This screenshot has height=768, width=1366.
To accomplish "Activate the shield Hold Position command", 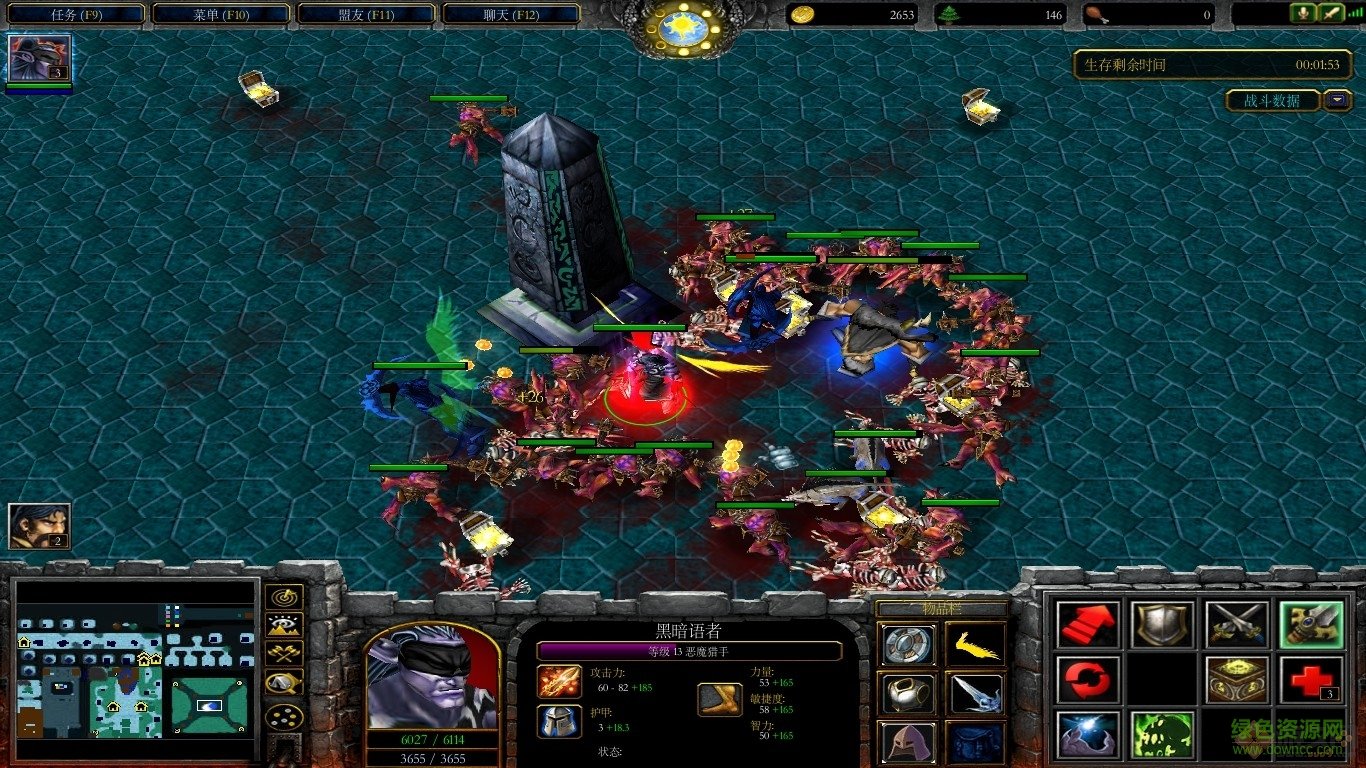I will 1162,624.
